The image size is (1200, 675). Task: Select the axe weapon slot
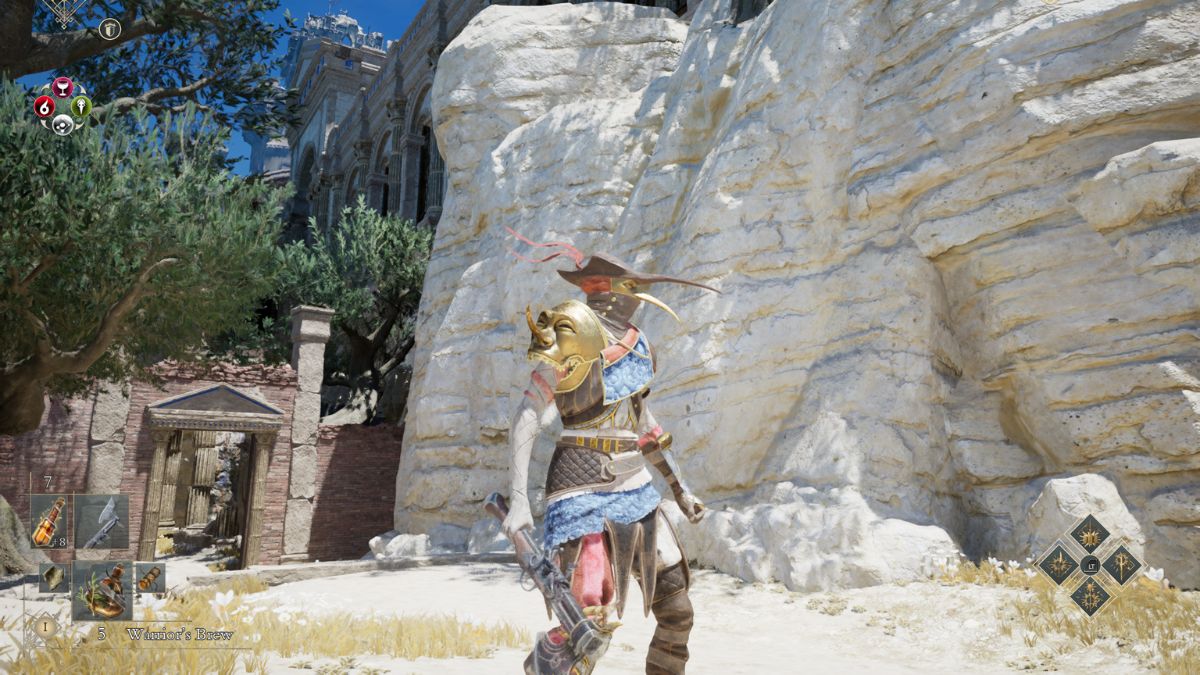[102, 521]
